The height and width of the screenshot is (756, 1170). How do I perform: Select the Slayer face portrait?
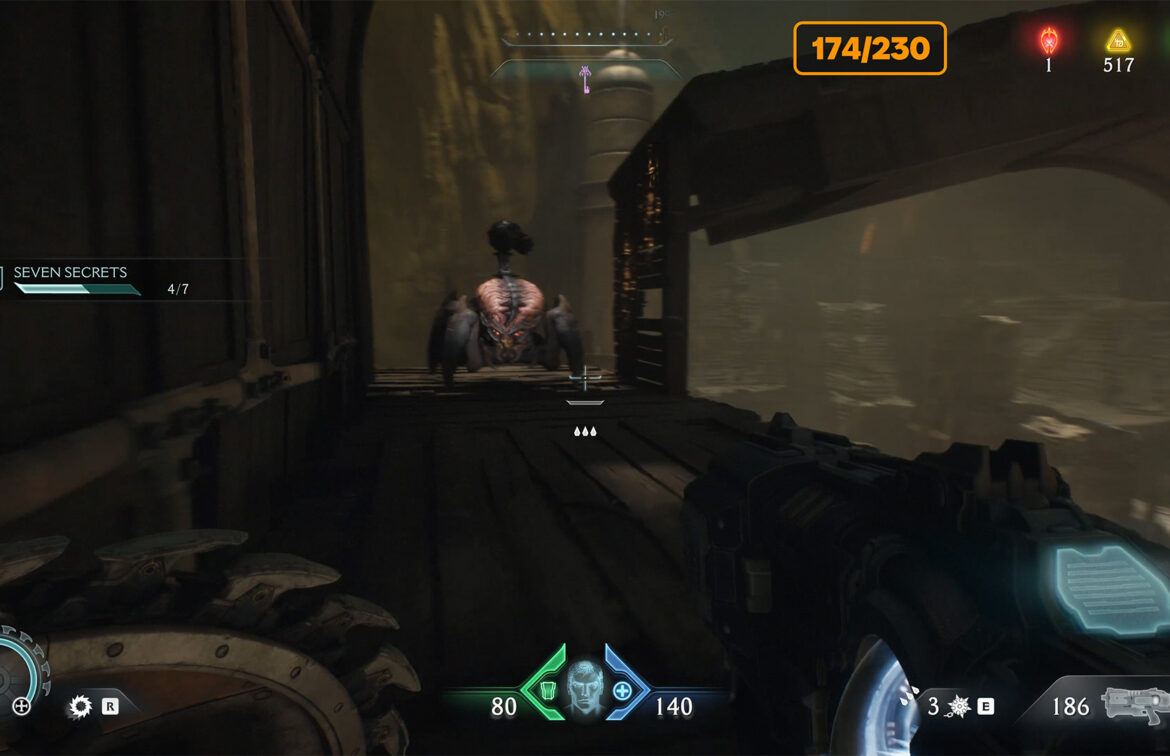(x=586, y=687)
